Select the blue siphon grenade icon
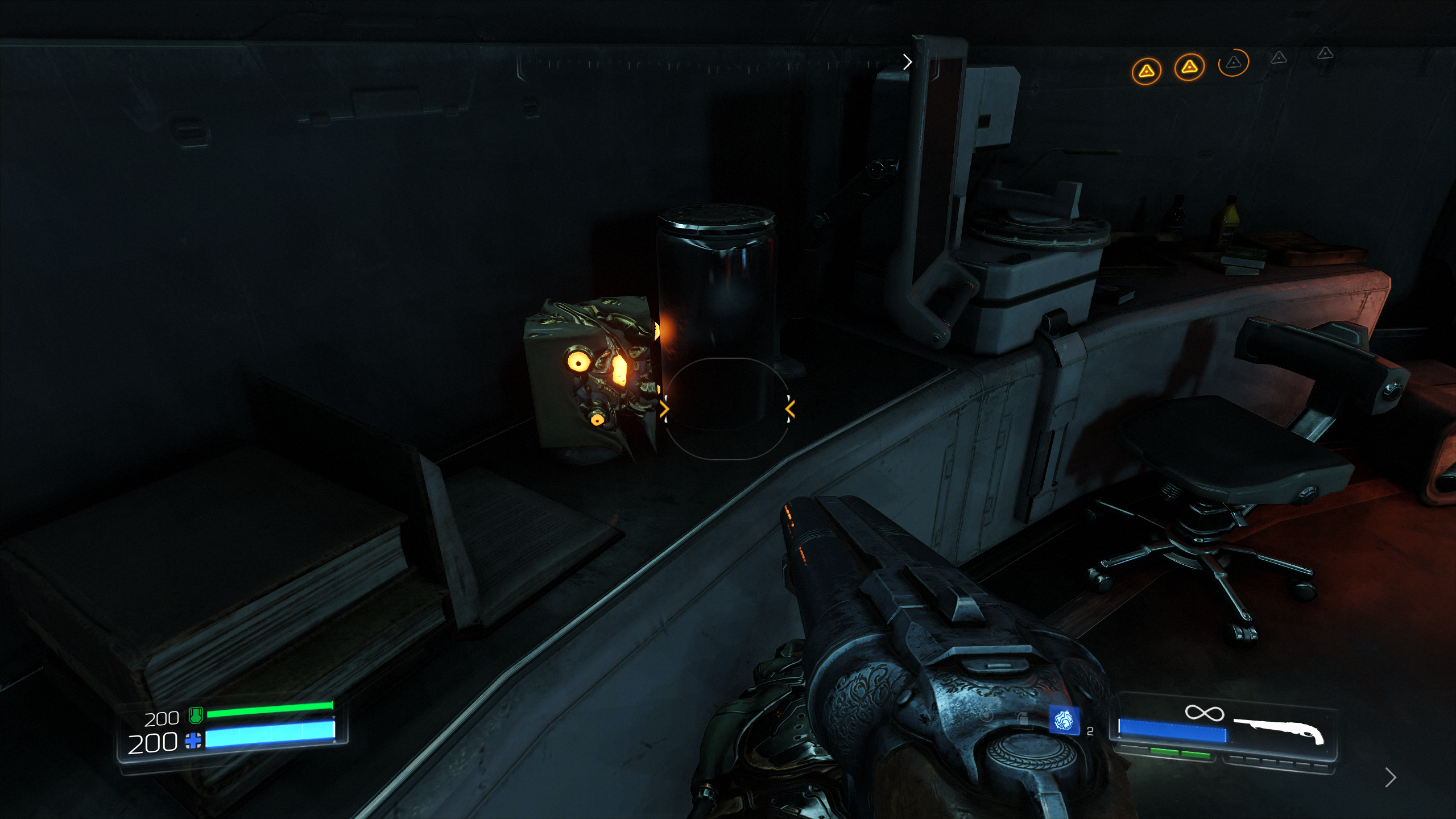The height and width of the screenshot is (819, 1456). point(1064,721)
